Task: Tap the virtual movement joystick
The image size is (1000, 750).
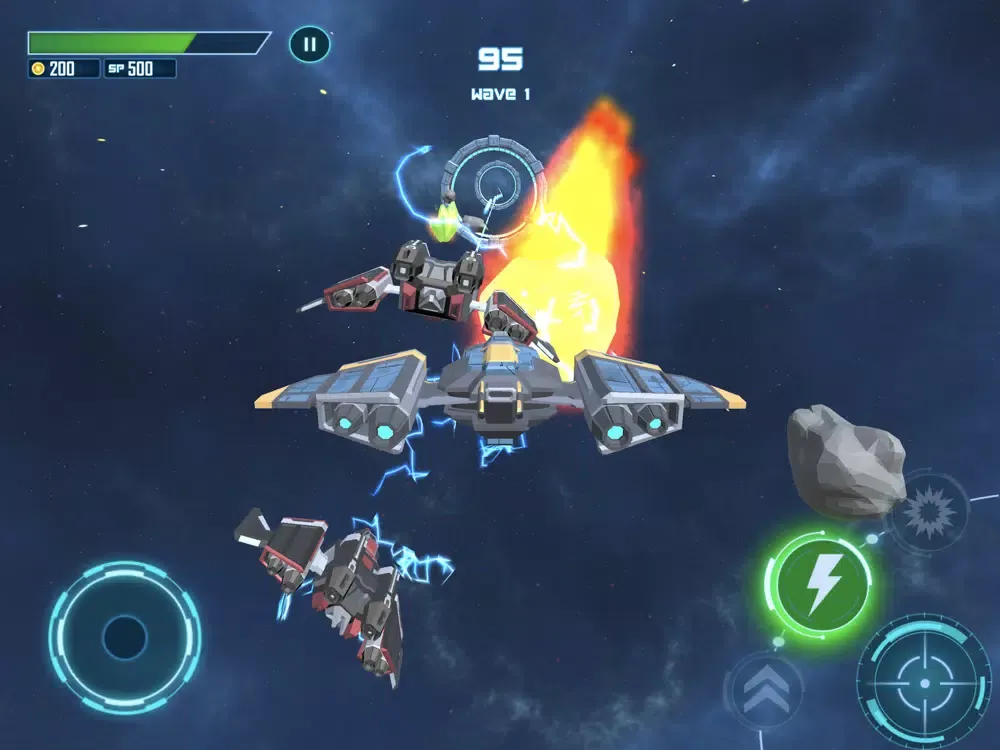Action: pos(125,637)
